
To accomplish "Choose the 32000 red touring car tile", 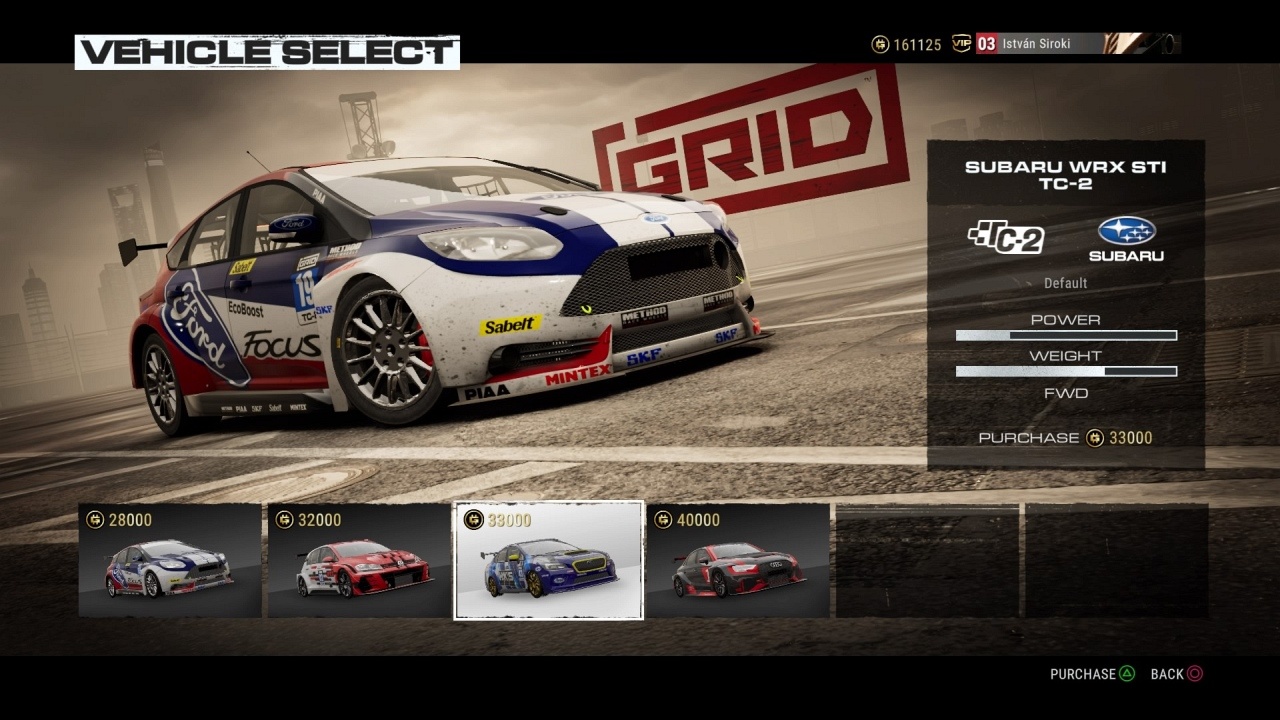I will (359, 561).
